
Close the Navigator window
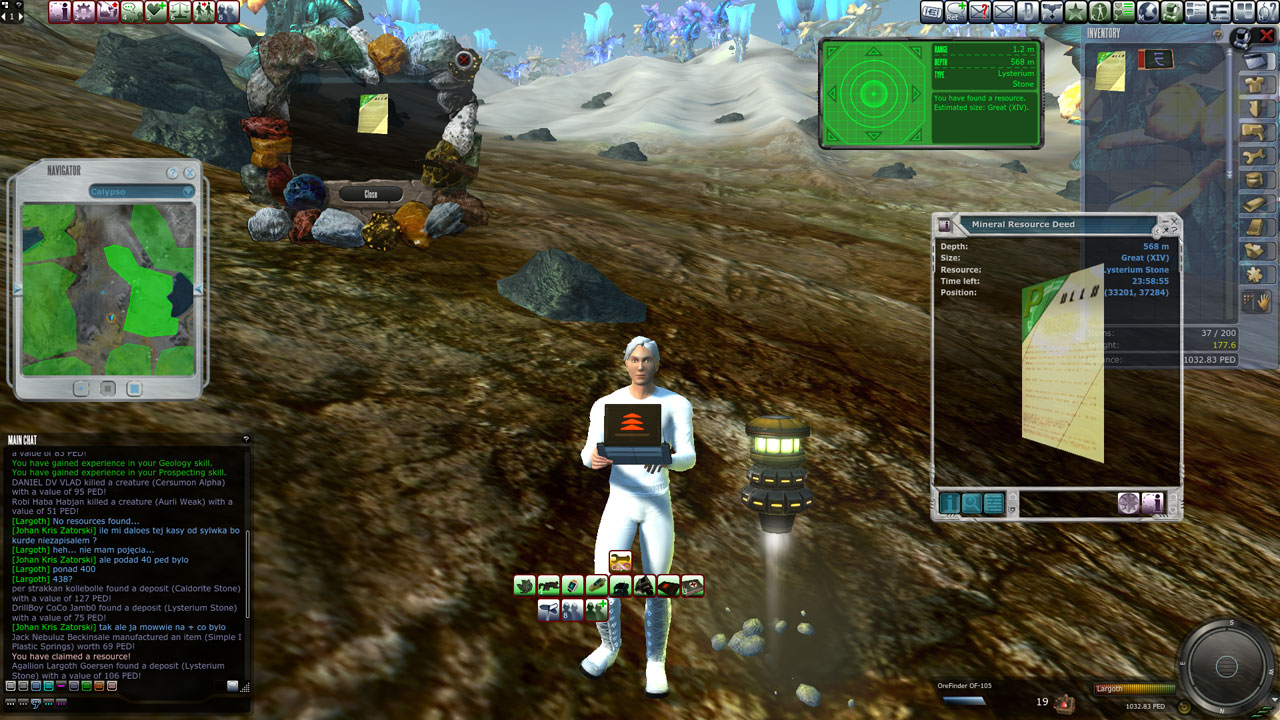click(x=189, y=172)
